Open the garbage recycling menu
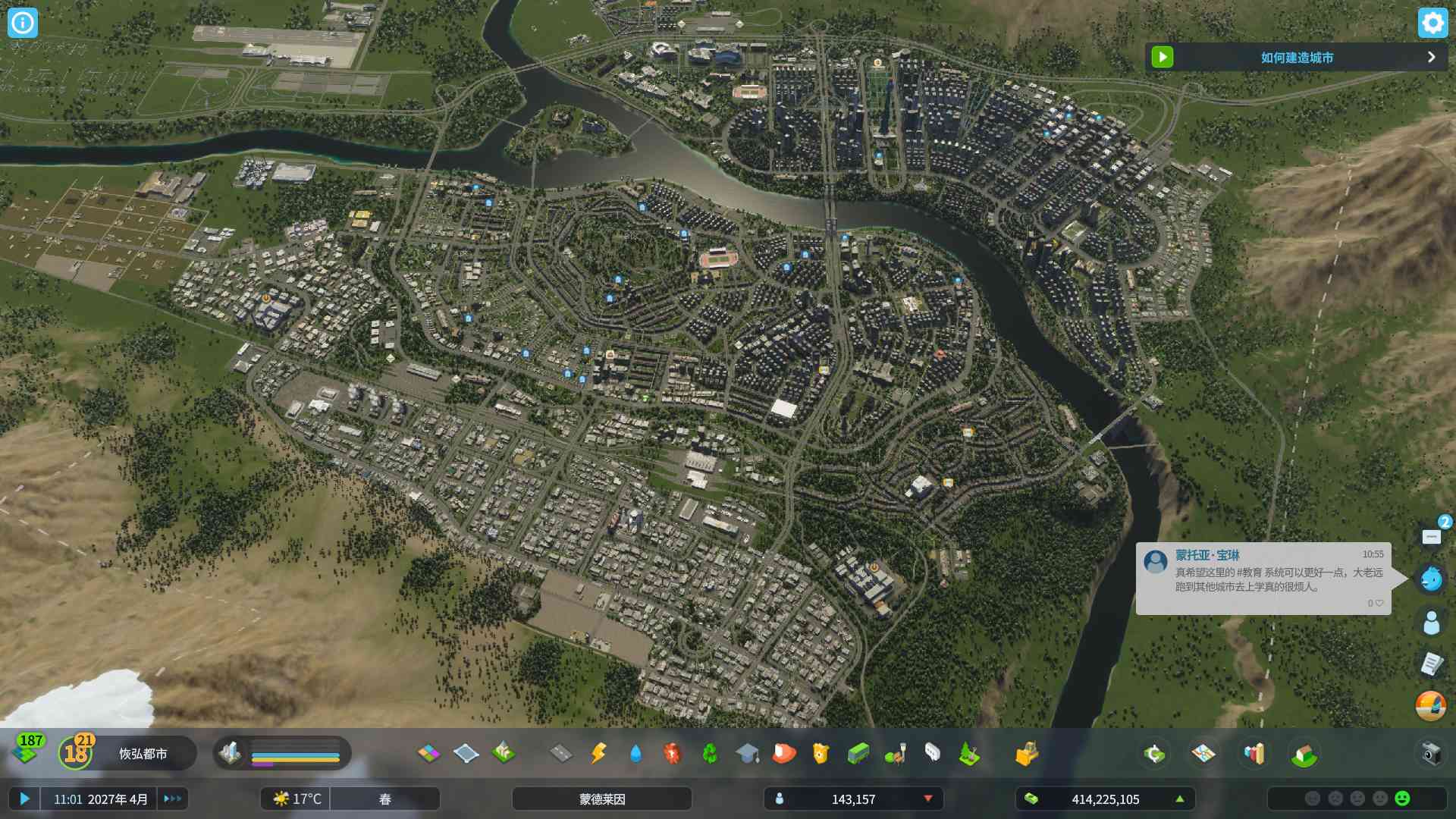The height and width of the screenshot is (819, 1456). pyautogui.click(x=710, y=753)
